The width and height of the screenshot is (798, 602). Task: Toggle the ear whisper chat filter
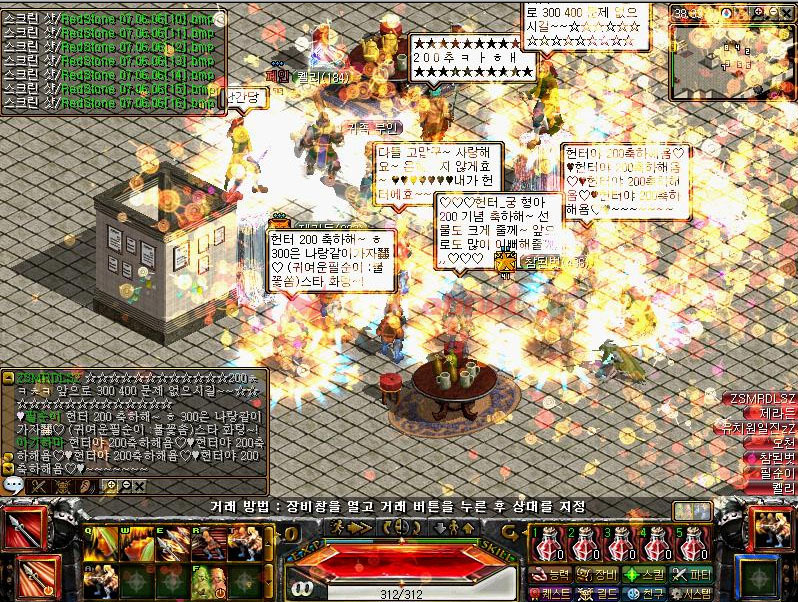click(87, 485)
